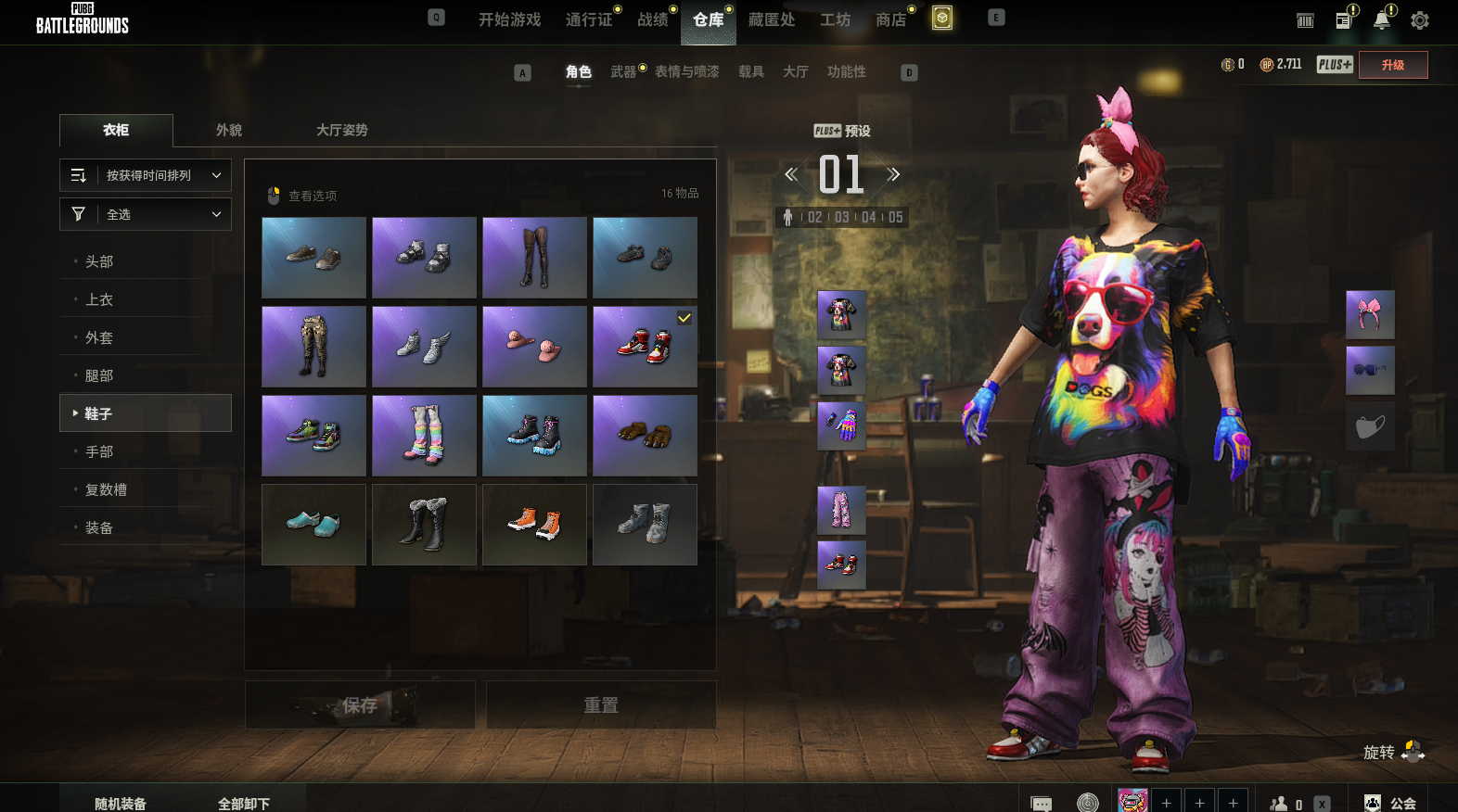The width and height of the screenshot is (1458, 812).
Task: Open the 开始游戏 (Start Game) menu
Action: 509,19
